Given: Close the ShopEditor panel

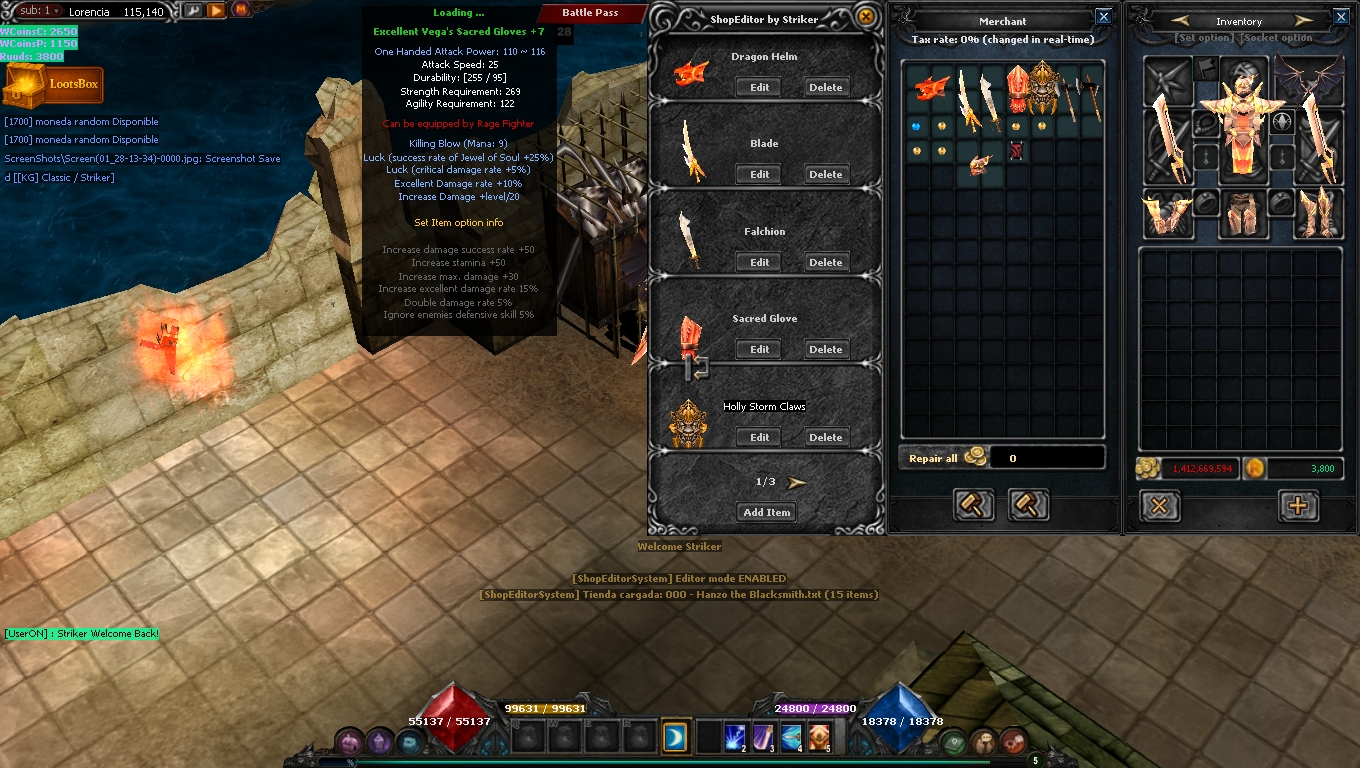Looking at the screenshot, I should tap(866, 17).
